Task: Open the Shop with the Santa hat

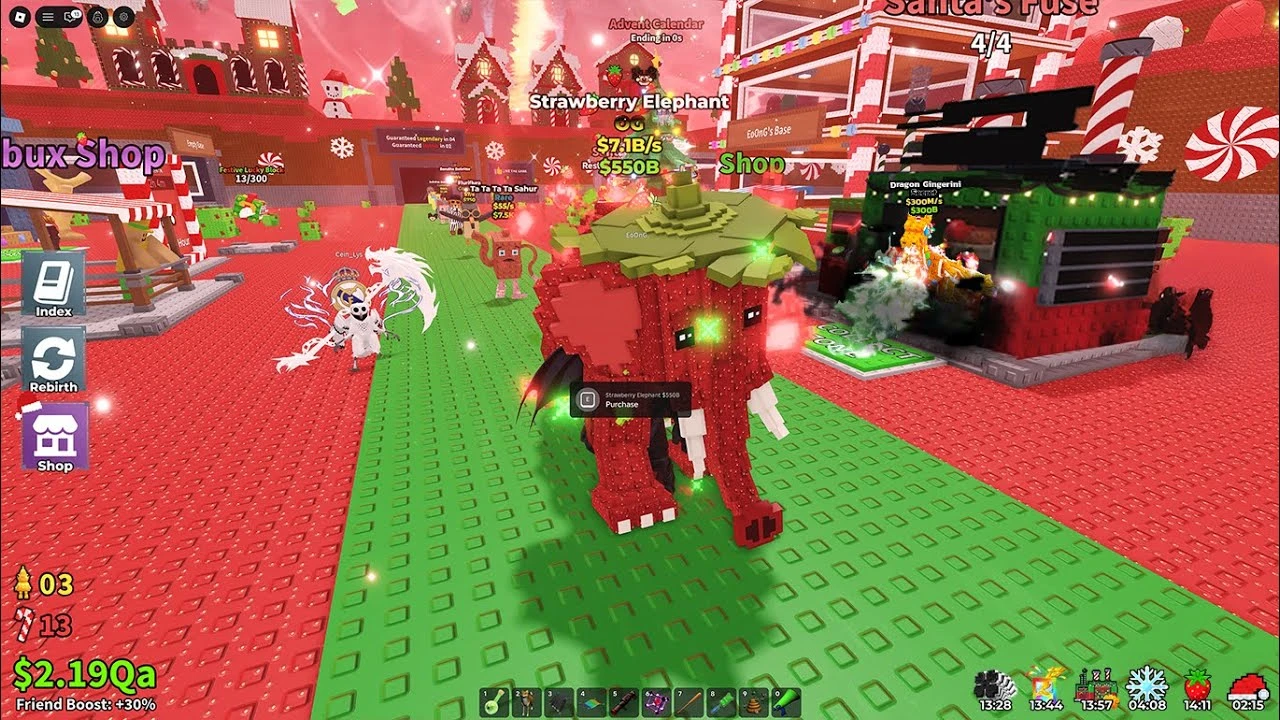Action: click(54, 437)
